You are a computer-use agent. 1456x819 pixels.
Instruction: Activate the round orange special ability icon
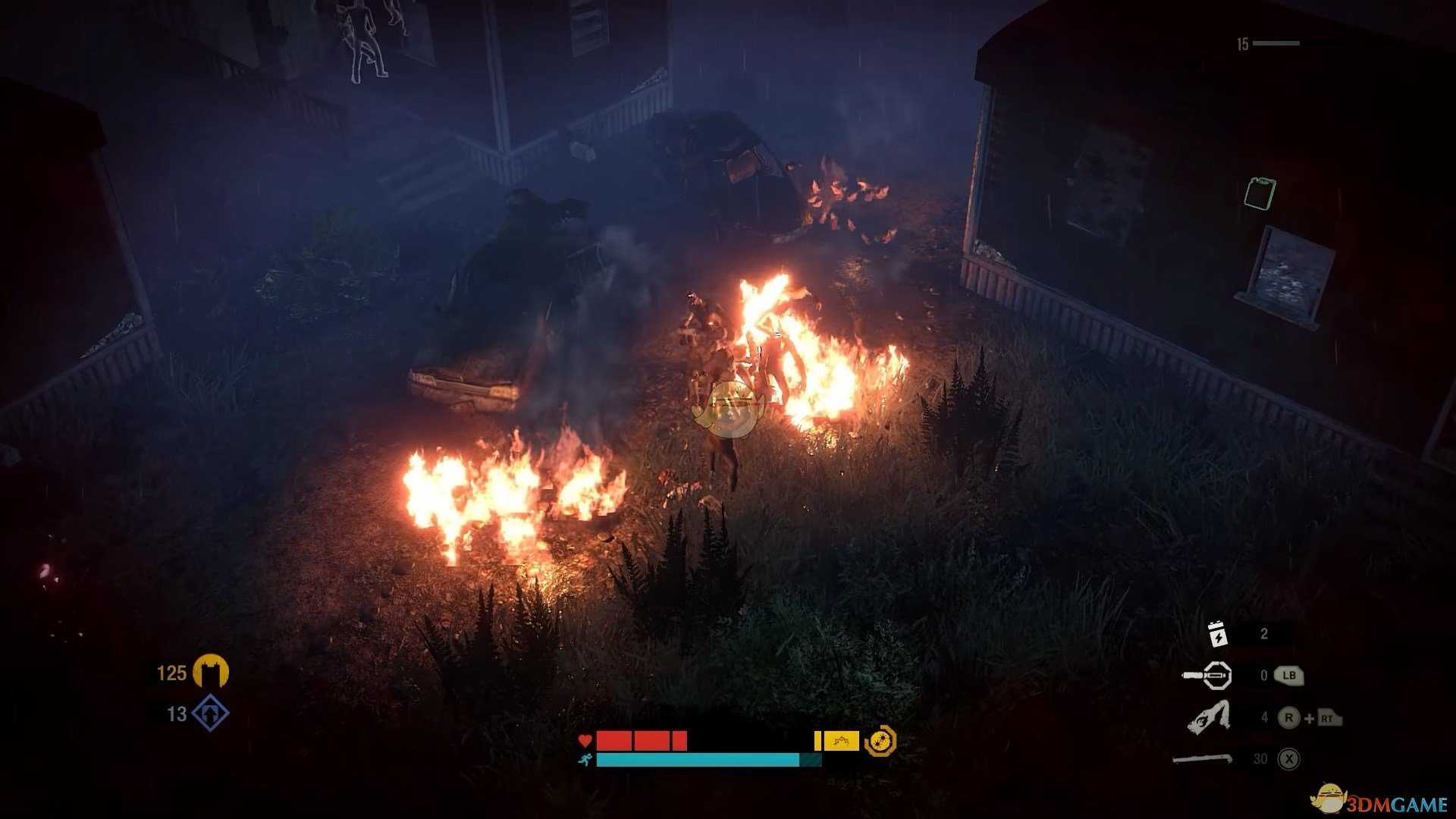pyautogui.click(x=880, y=741)
